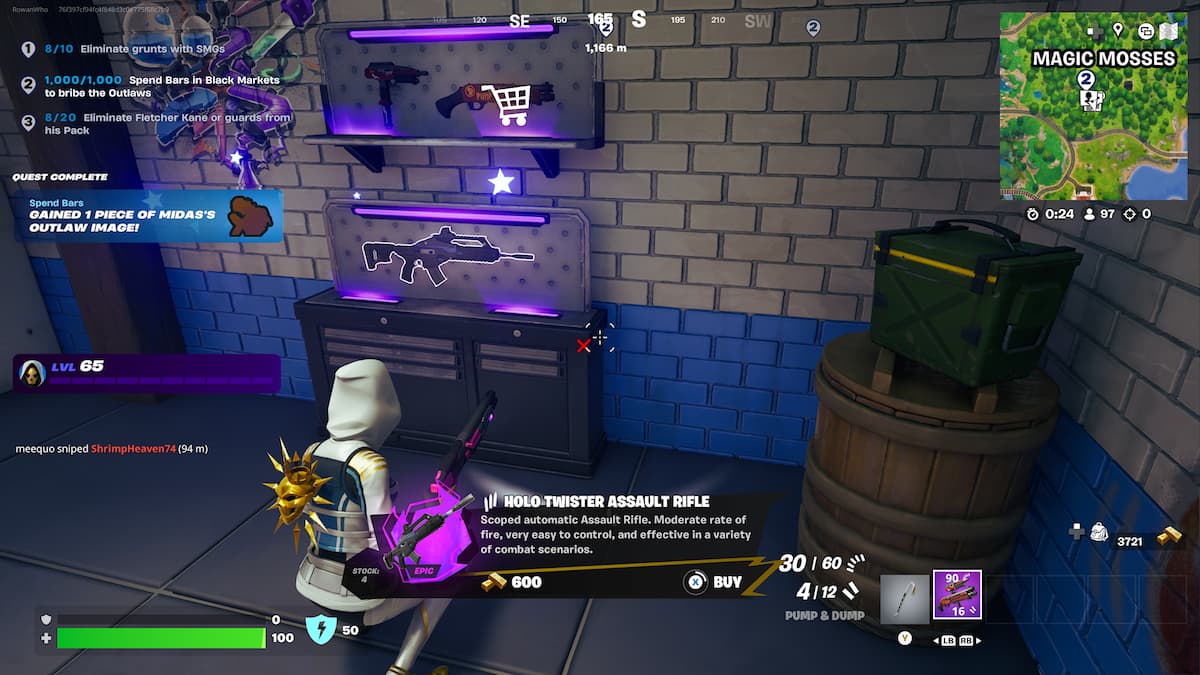Select the quest marker 2 on the minimap
Viewport: 1200px width, 675px height.
coord(1085,79)
